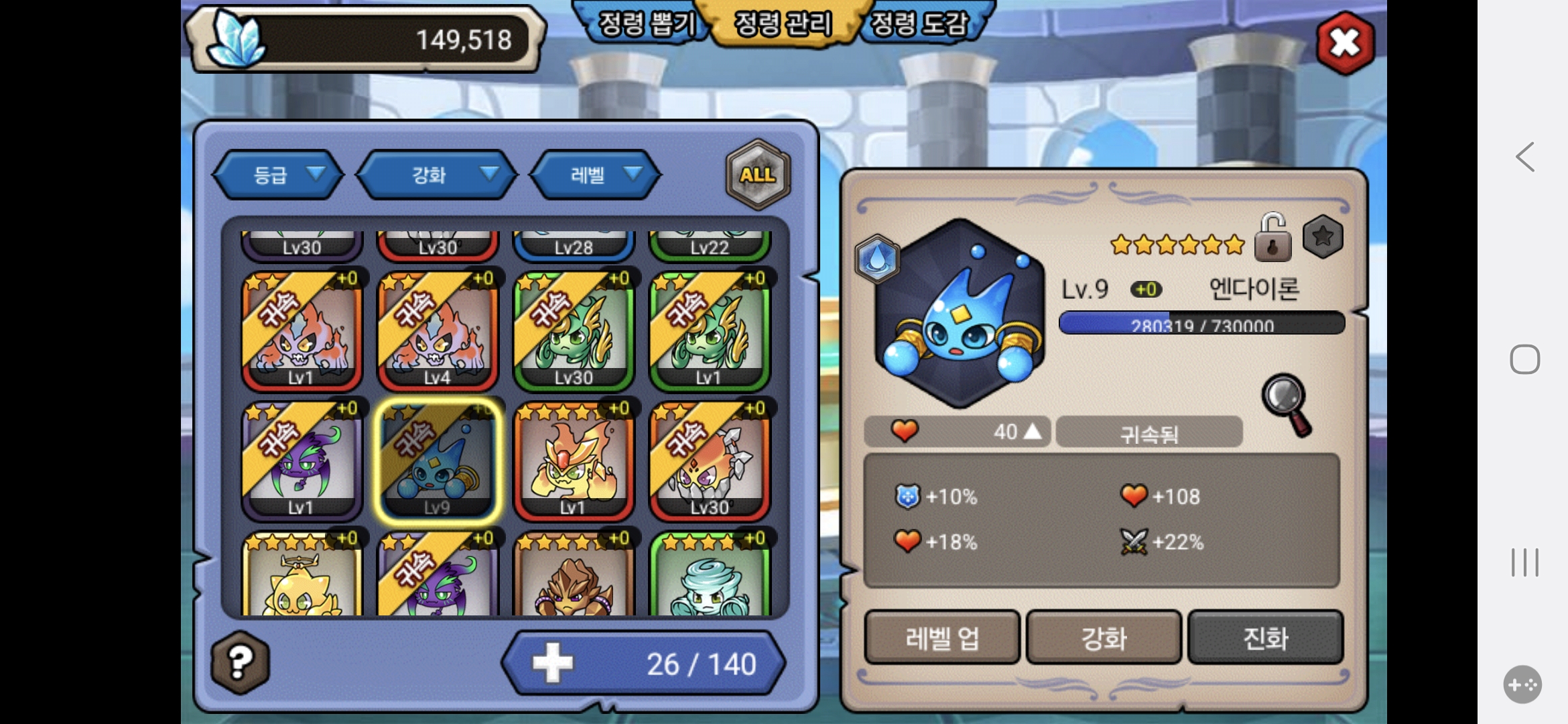Close the spirit management screen
1568x724 pixels.
coord(1344,43)
